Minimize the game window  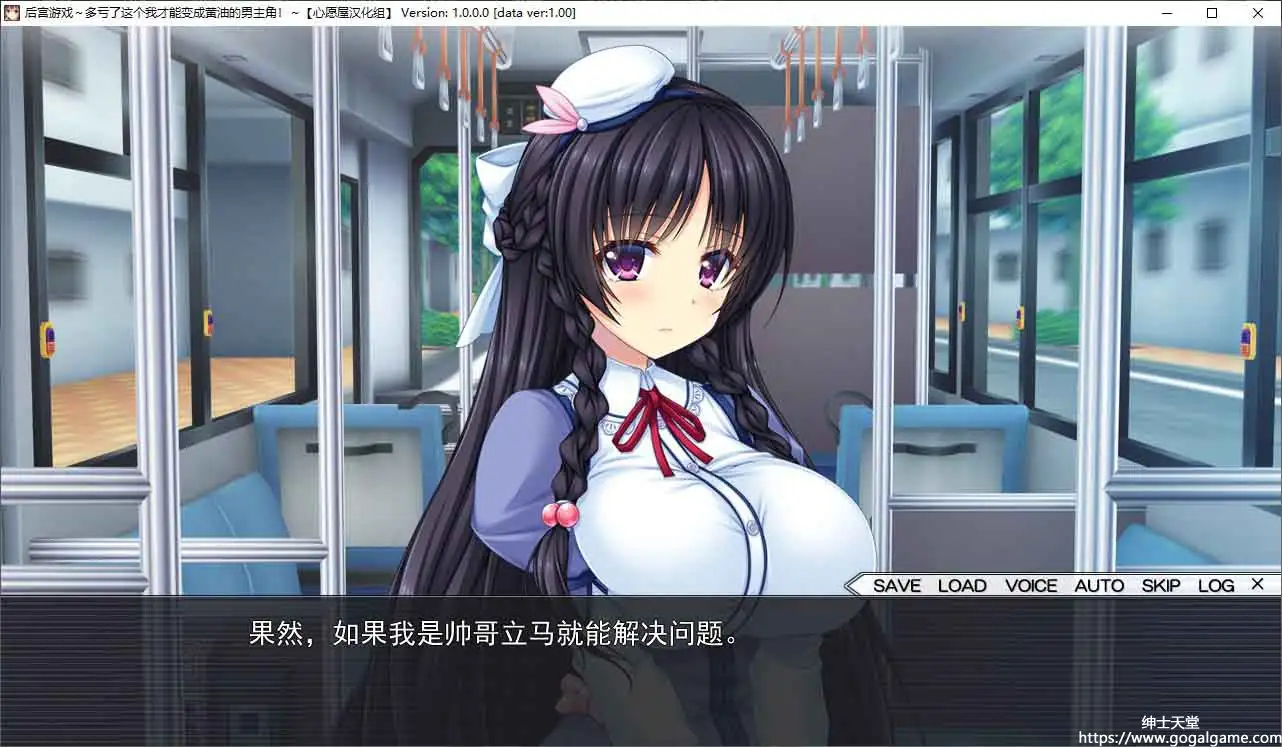tap(1166, 13)
